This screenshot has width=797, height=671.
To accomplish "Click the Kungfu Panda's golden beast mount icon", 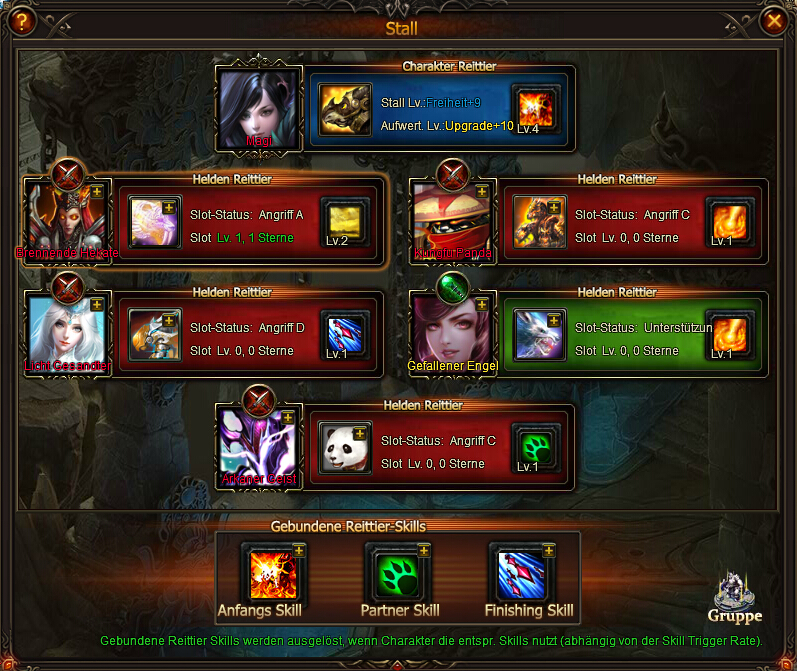I will [x=539, y=222].
